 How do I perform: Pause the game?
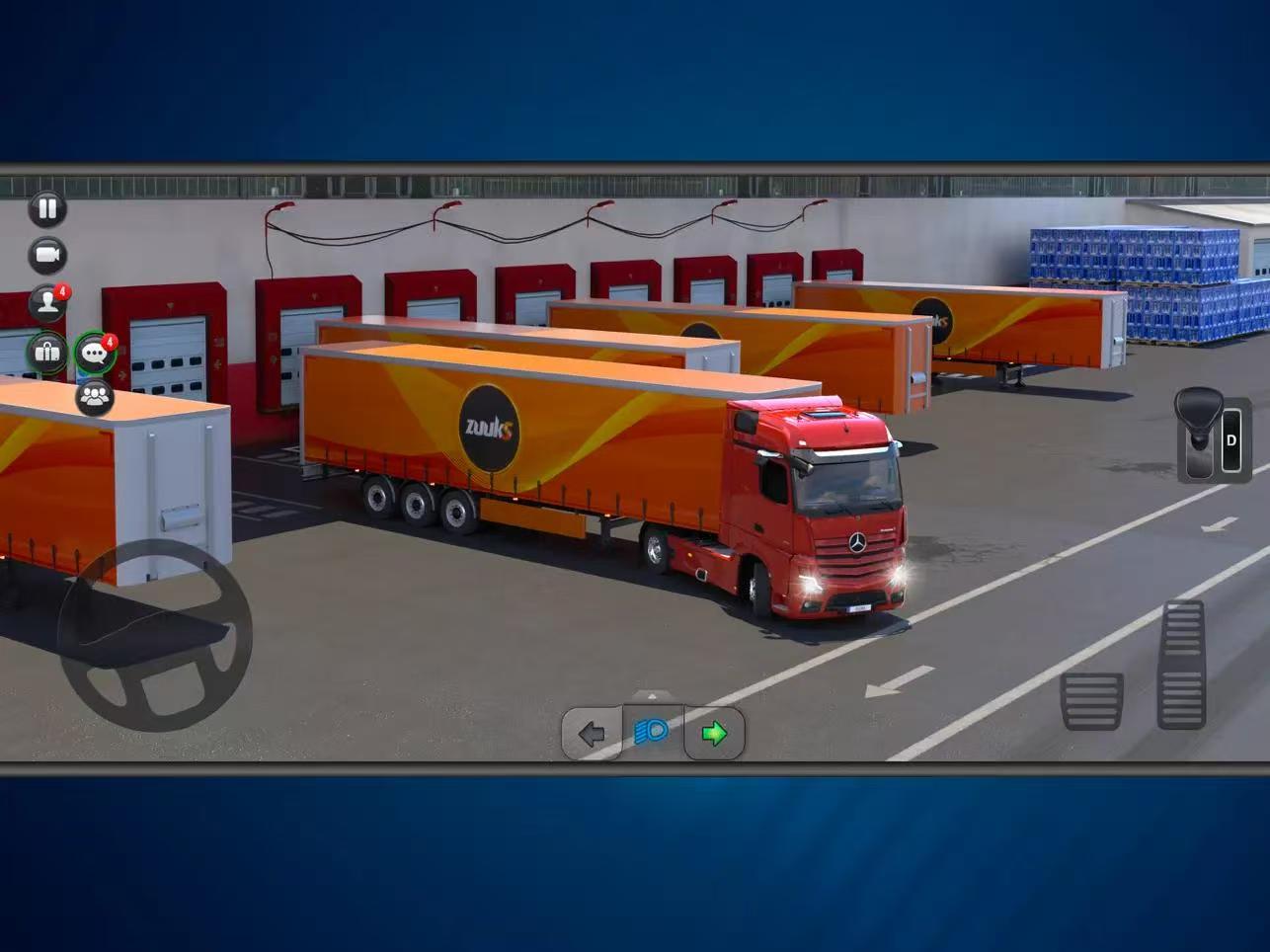[x=47, y=209]
